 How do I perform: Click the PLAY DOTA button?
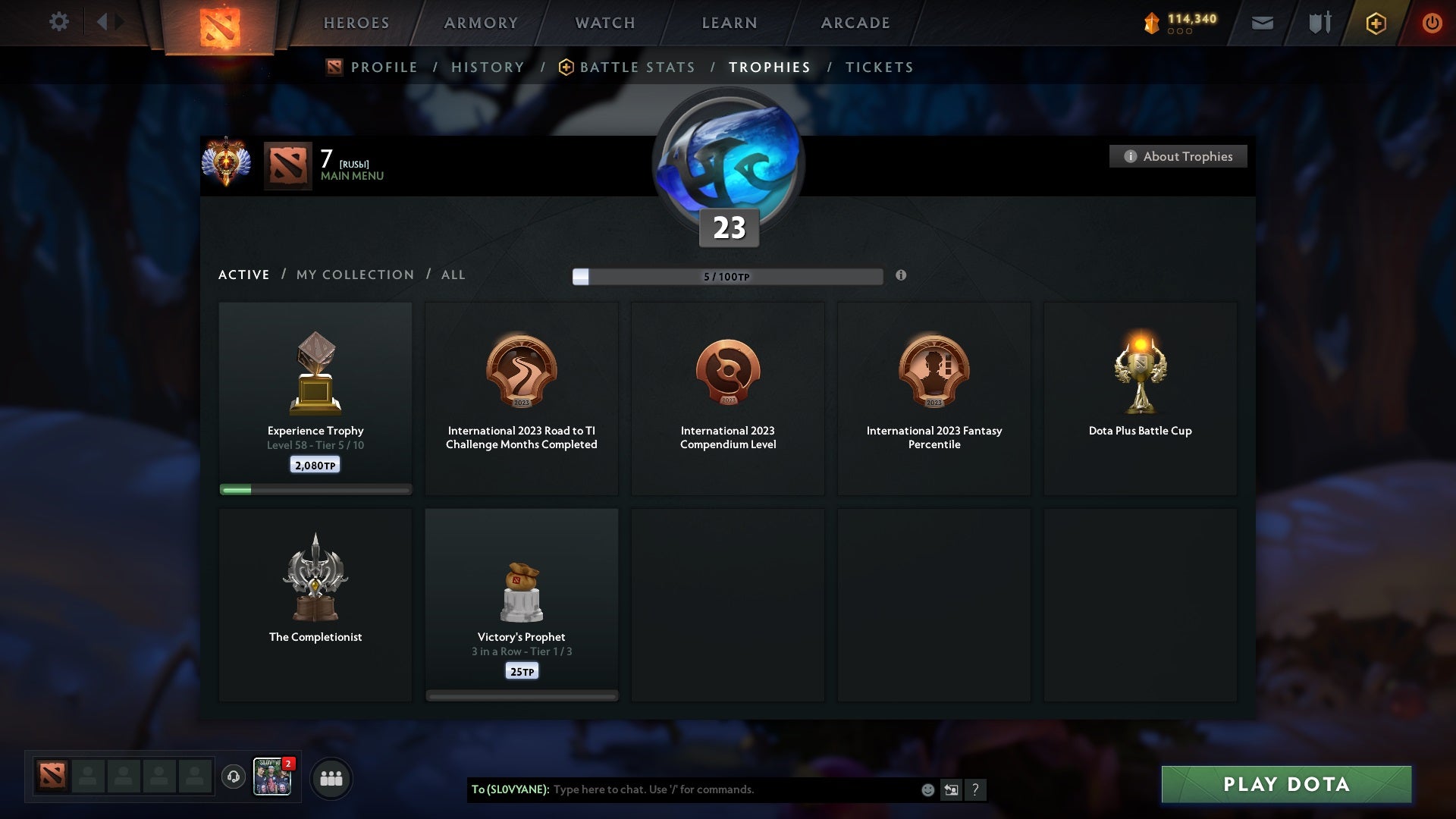(x=1285, y=785)
